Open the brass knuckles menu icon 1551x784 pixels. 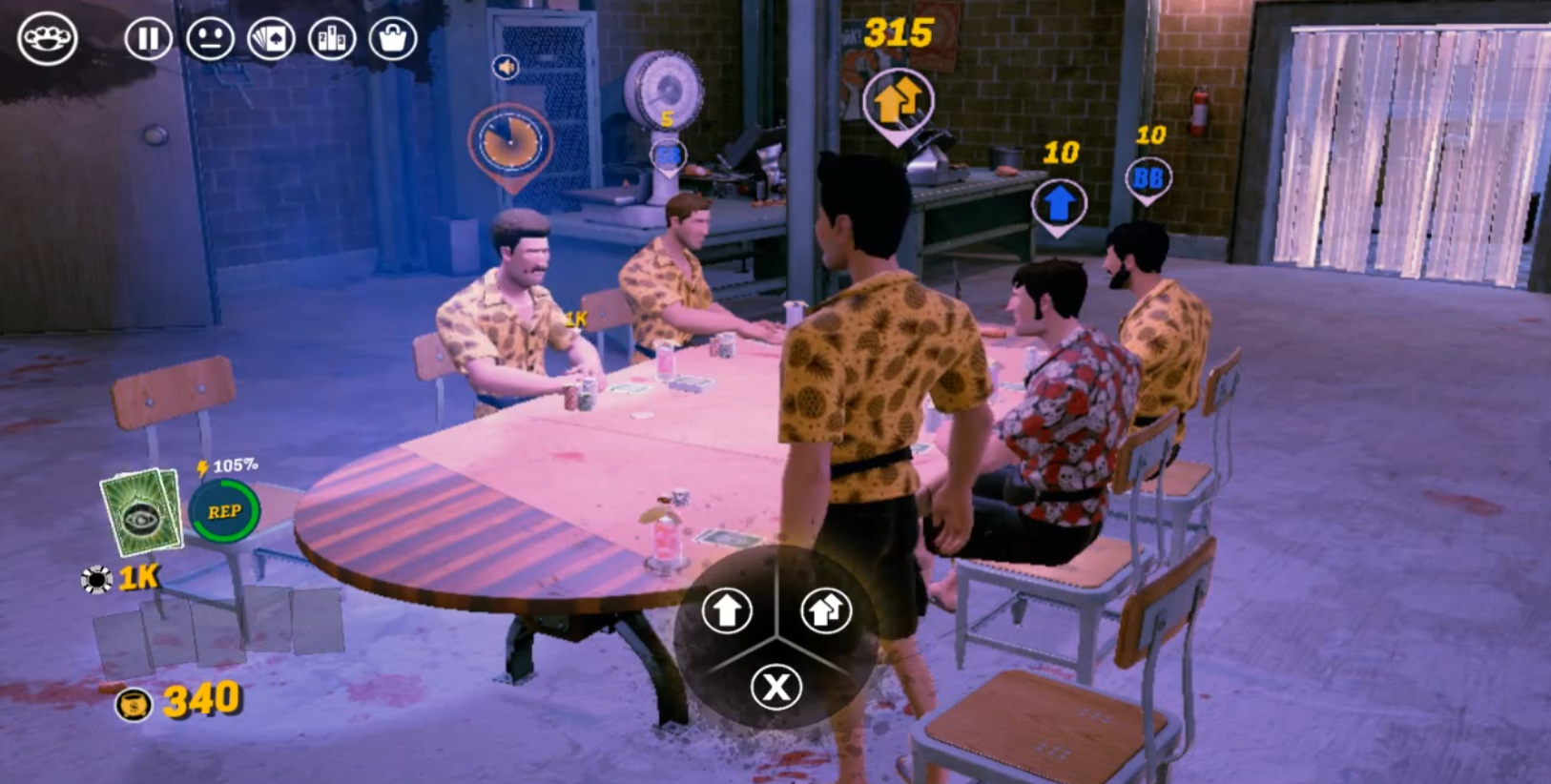[47, 38]
